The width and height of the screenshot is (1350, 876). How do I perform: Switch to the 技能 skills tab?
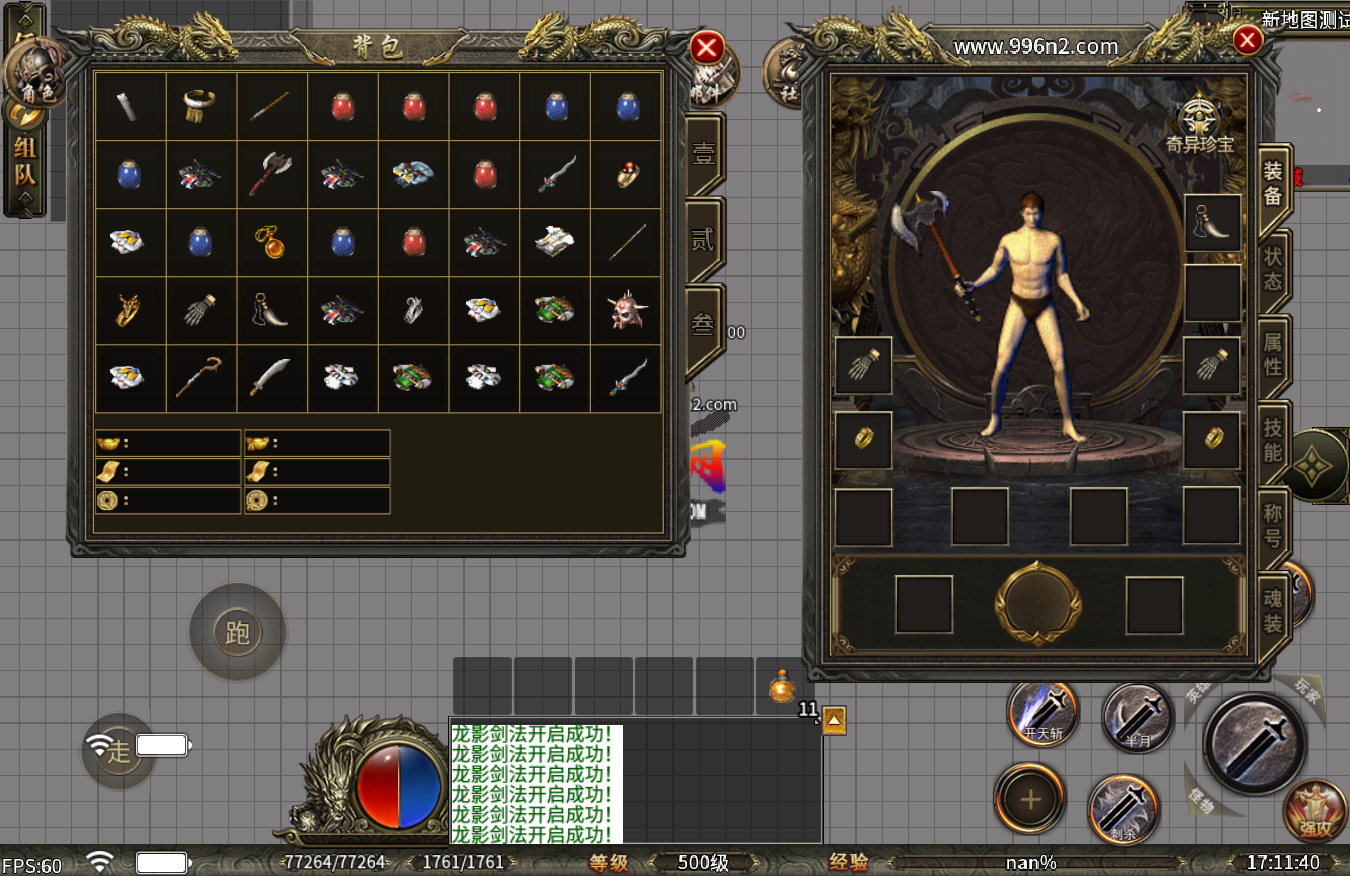pos(1272,440)
